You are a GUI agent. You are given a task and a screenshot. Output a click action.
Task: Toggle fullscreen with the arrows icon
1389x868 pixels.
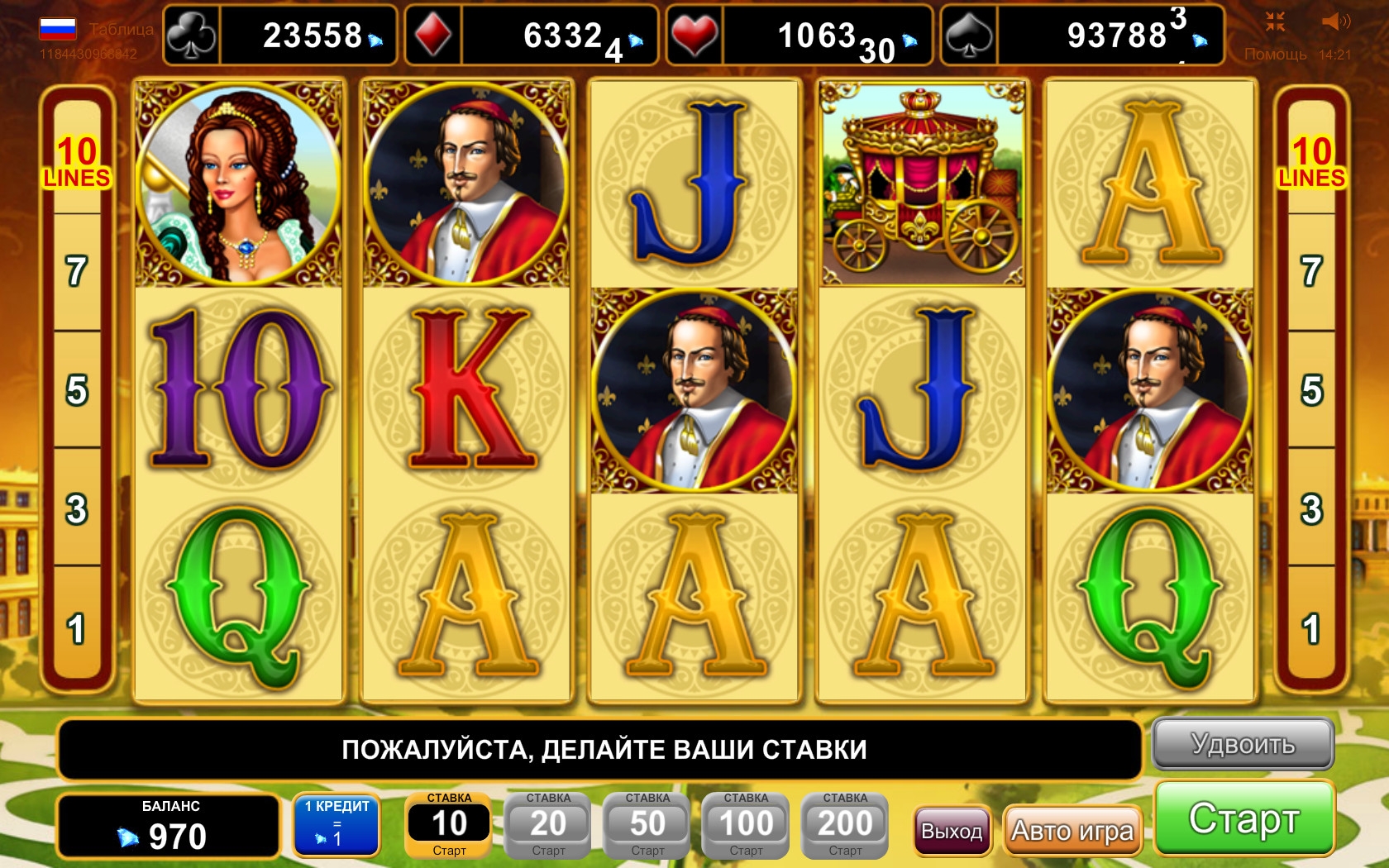click(x=1275, y=21)
